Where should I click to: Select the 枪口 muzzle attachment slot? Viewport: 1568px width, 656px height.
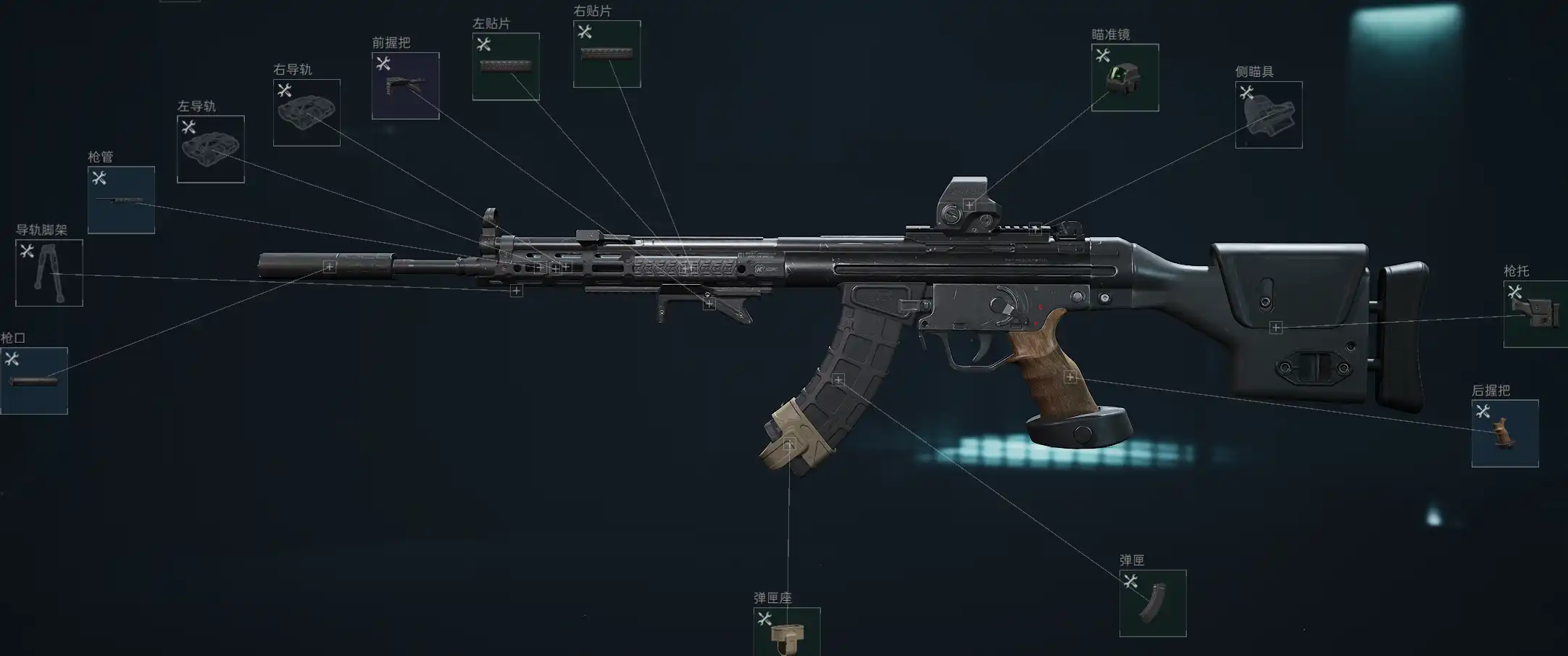click(34, 381)
